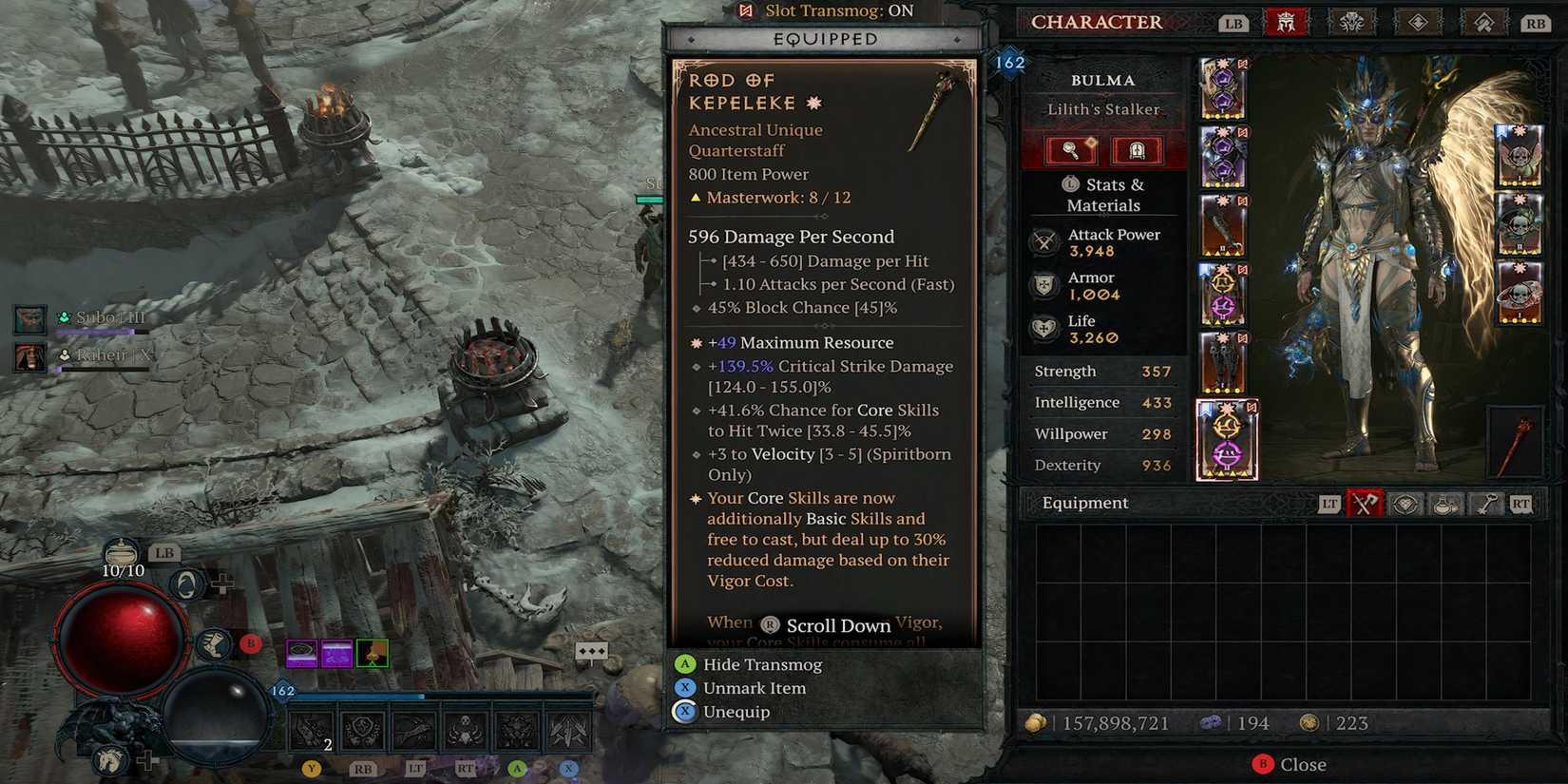
Task: Select the selected ring slot with gold and pink sigils
Action: (x=1226, y=440)
